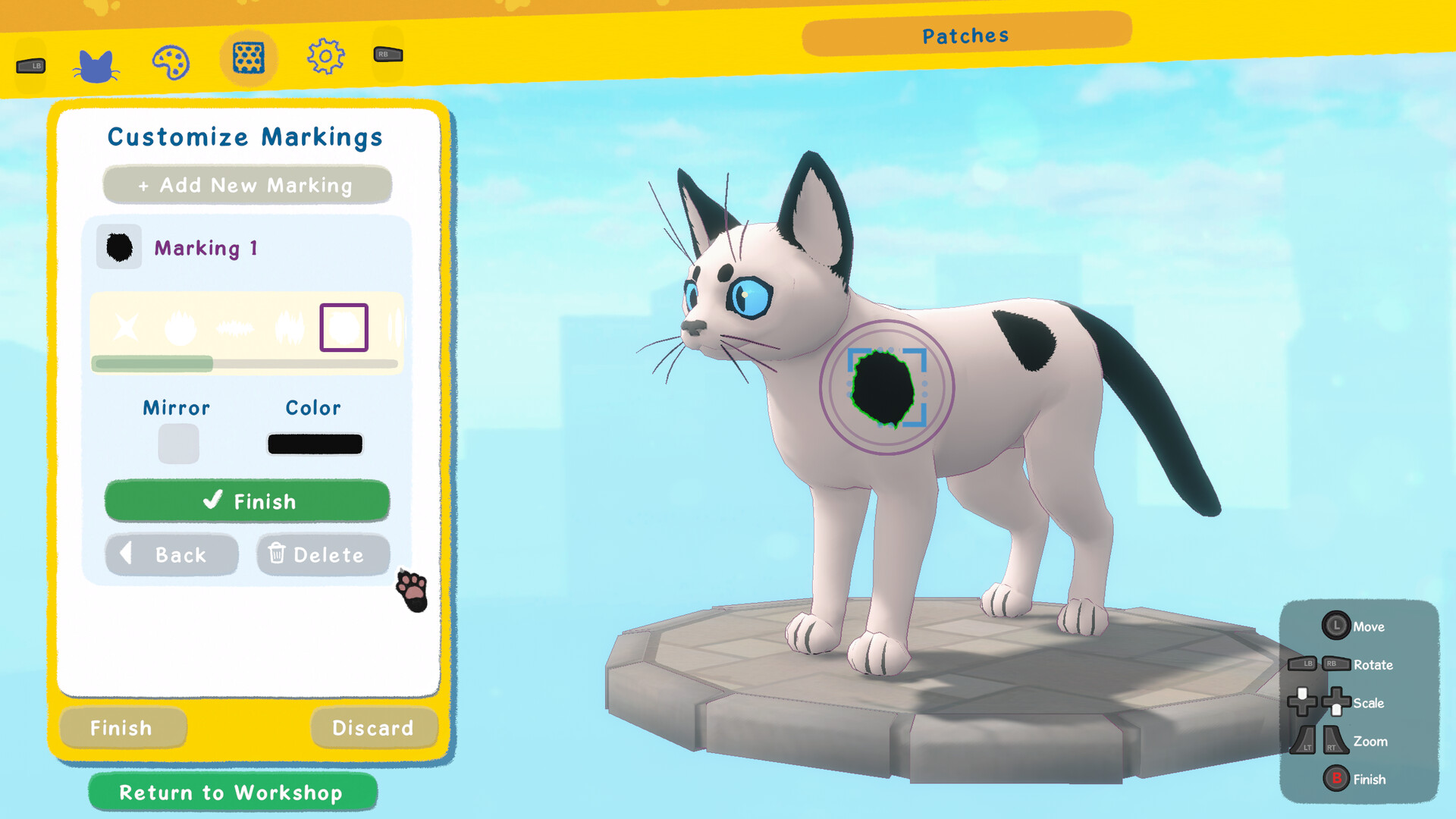1456x819 pixels.
Task: Select the horizontal jagged stripe marking shape
Action: pos(235,328)
